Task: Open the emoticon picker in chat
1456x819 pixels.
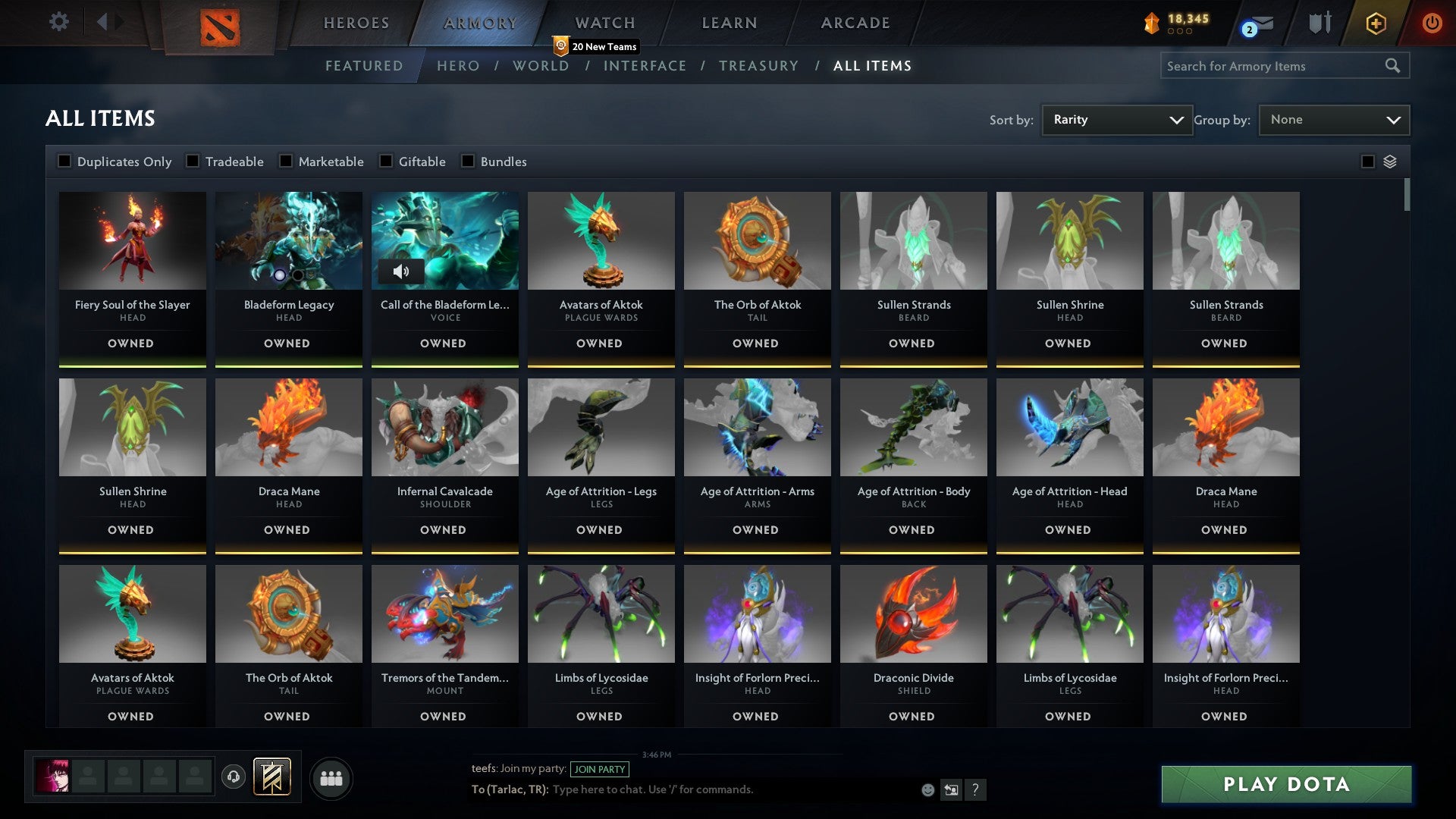Action: tap(927, 789)
